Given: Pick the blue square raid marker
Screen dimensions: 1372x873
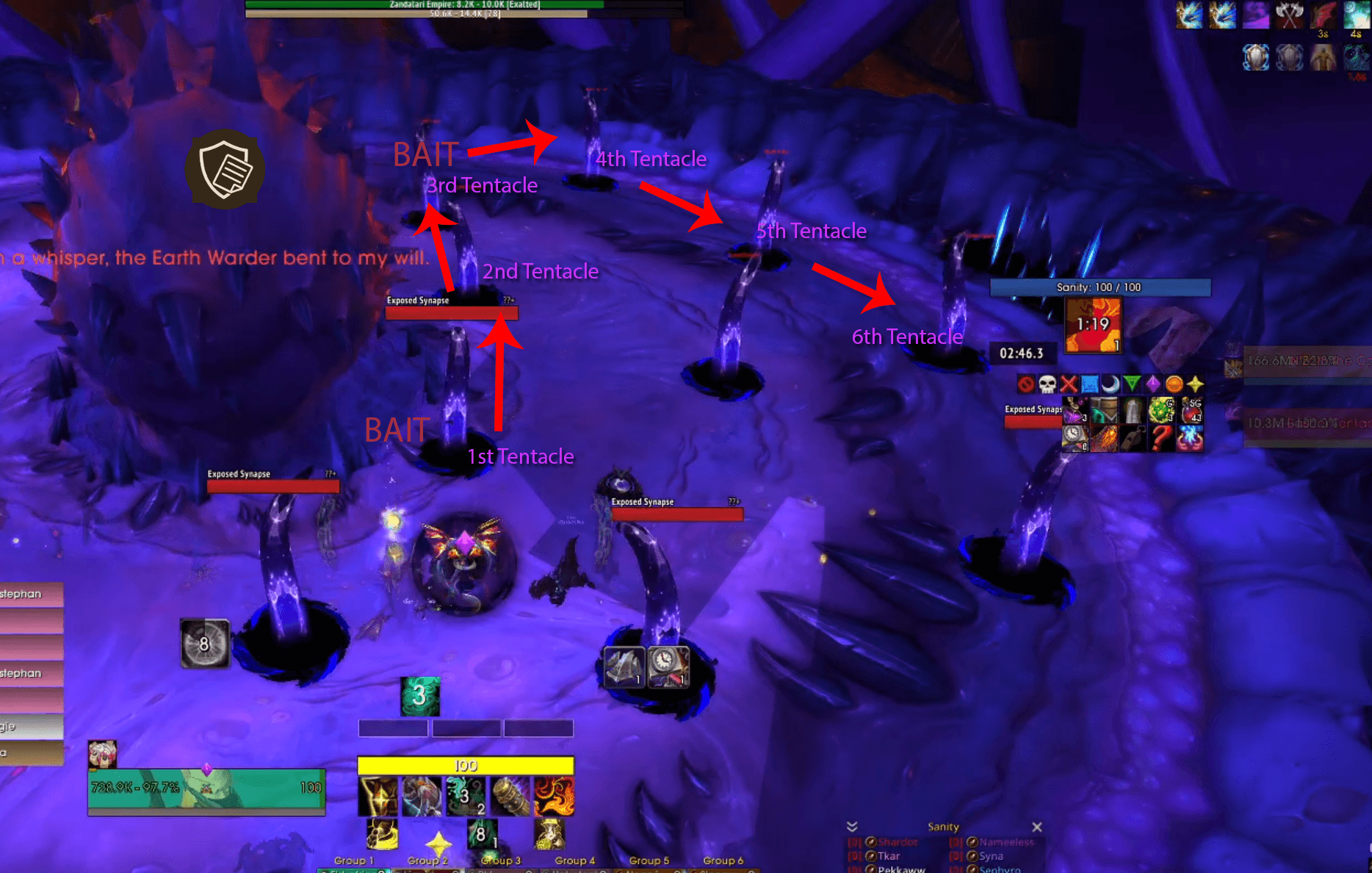Looking at the screenshot, I should [x=1090, y=384].
